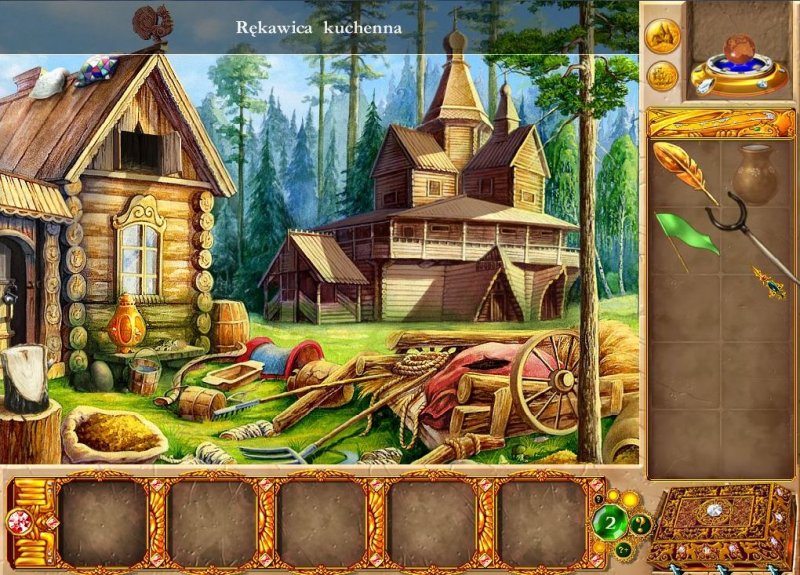Click the red gem on the tray's left end

(x=19, y=521)
